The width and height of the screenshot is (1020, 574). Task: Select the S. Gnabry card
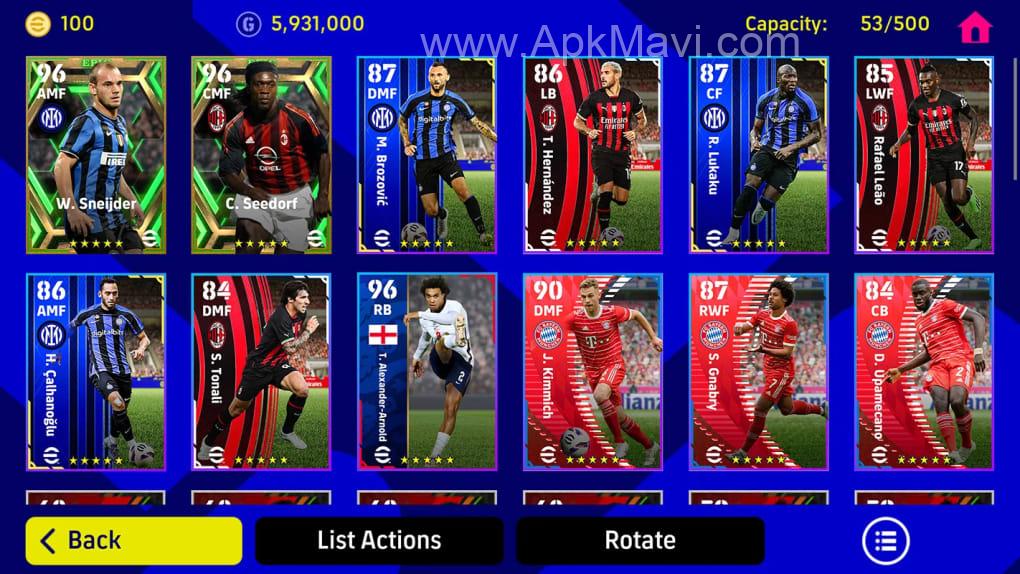(x=759, y=371)
